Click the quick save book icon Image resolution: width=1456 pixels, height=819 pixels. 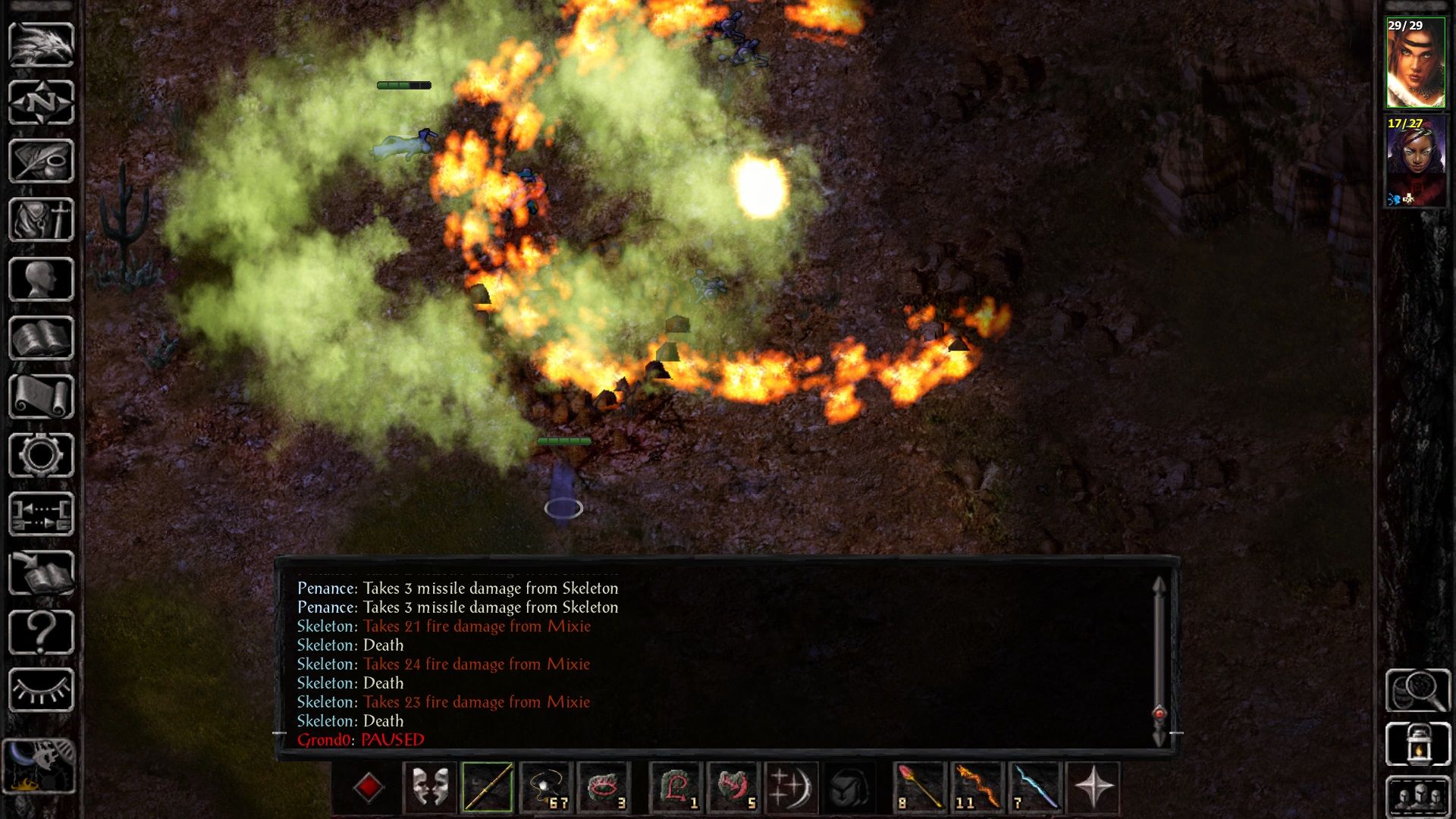41,573
